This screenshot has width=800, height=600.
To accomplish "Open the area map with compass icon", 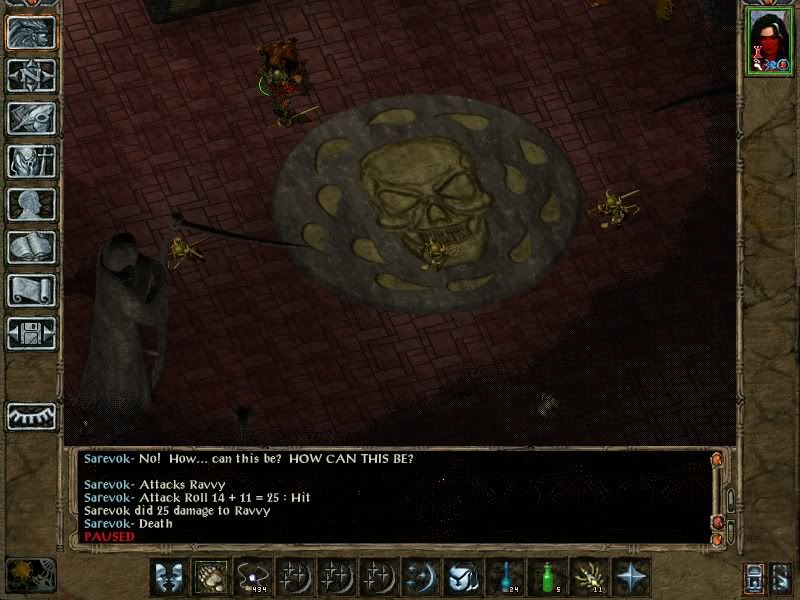I will coord(31,75).
